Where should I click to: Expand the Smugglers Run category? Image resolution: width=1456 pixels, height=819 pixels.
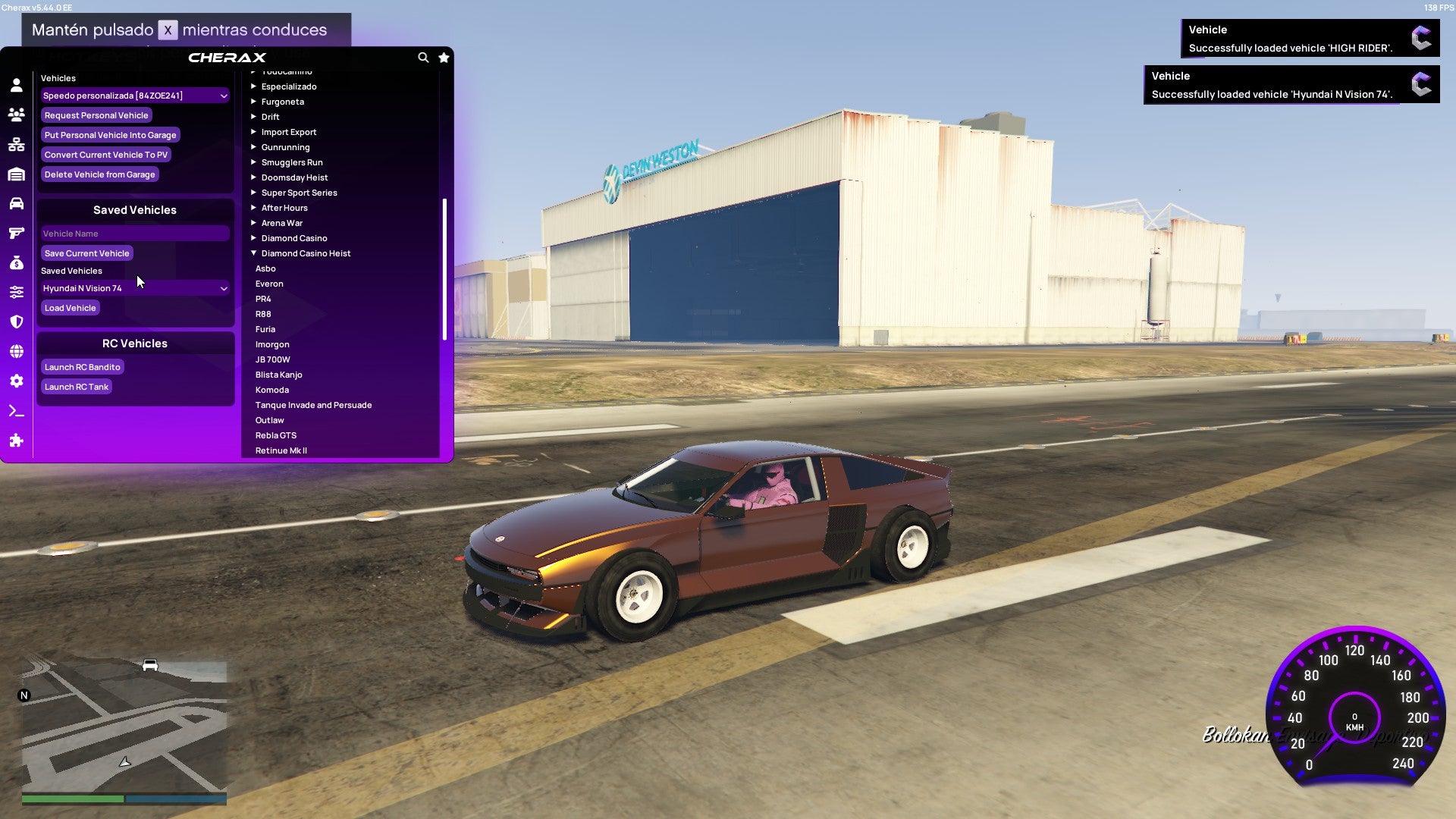291,162
